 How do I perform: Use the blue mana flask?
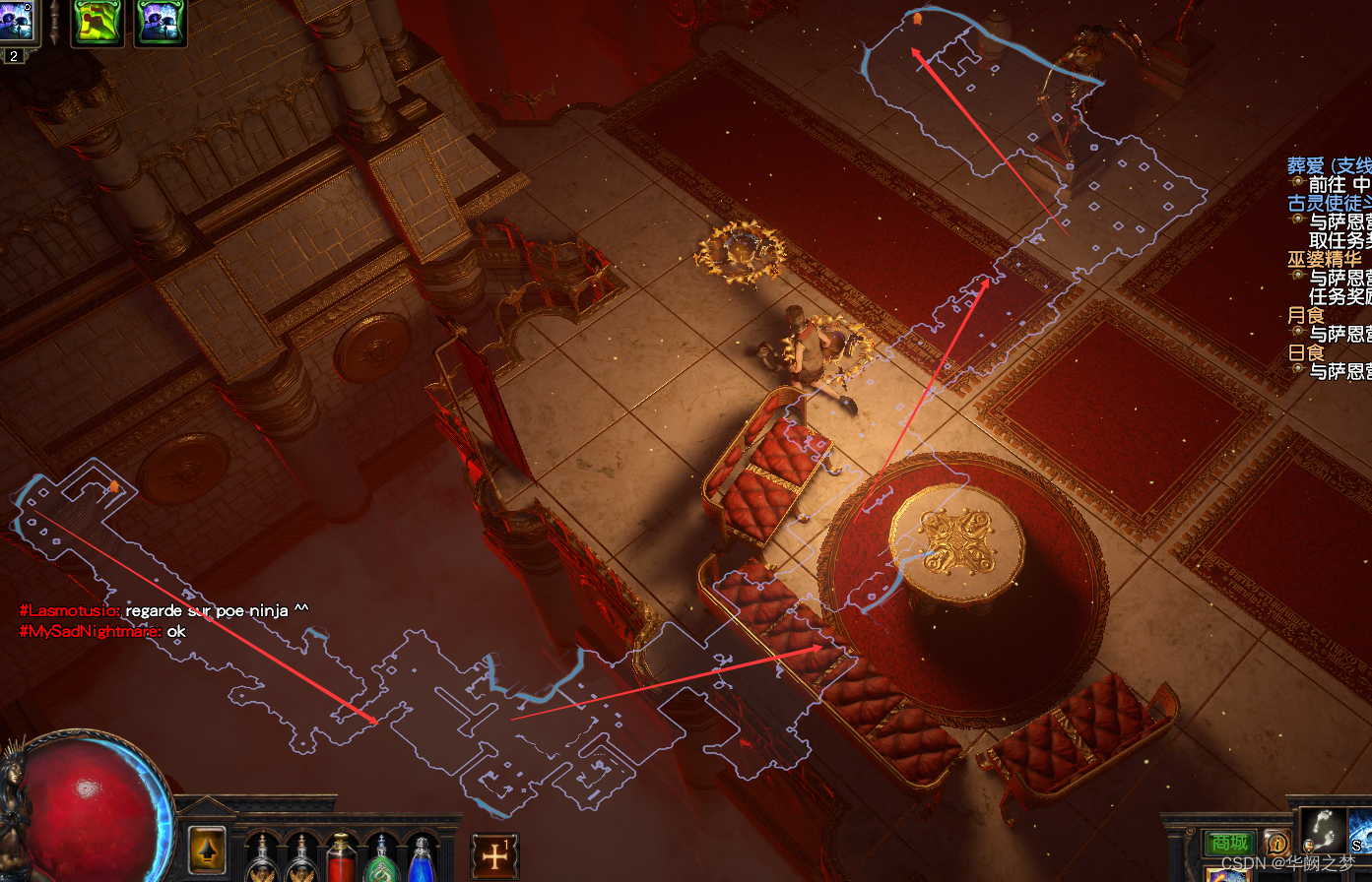tap(422, 858)
